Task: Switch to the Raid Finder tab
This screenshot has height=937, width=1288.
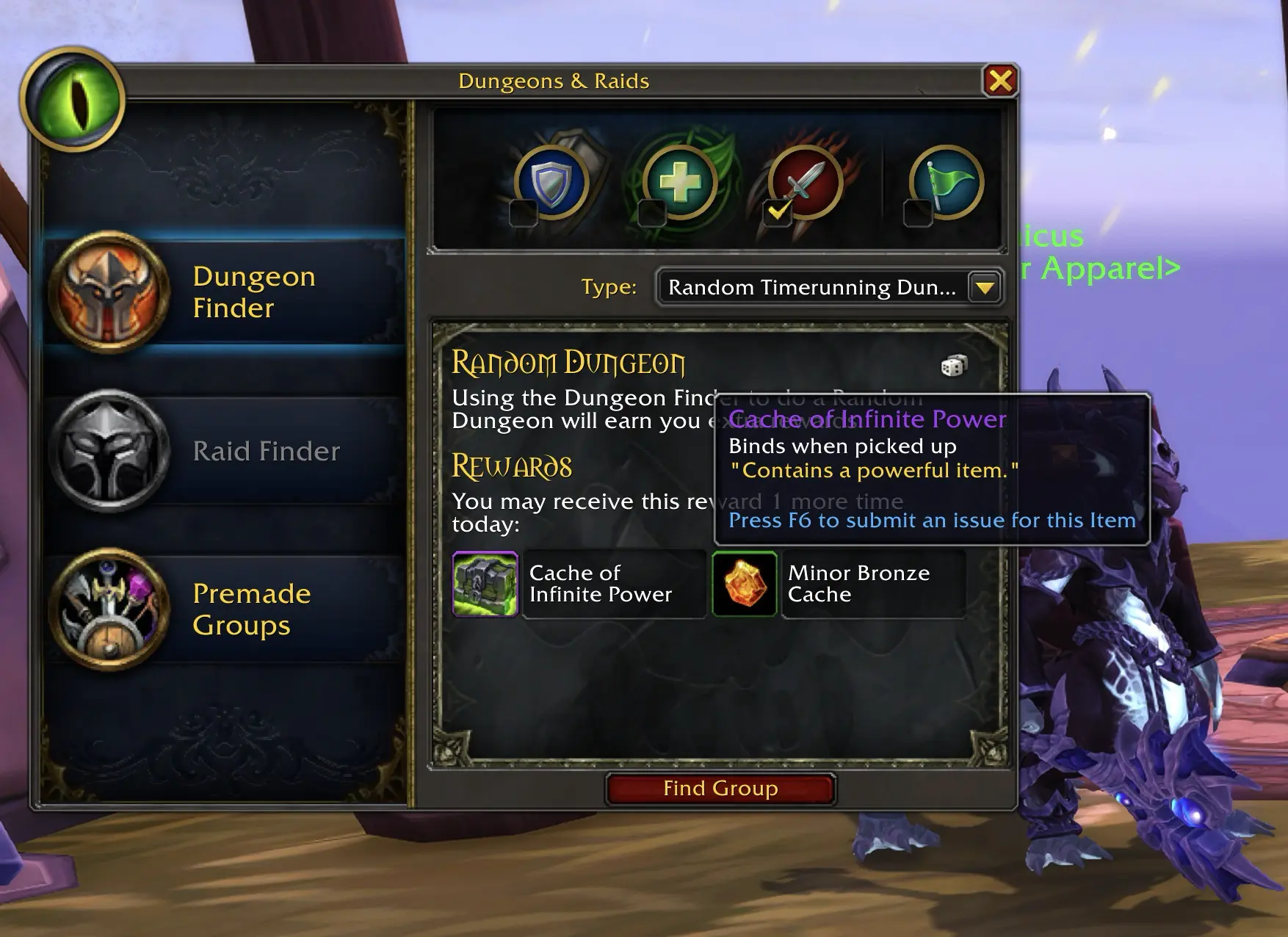Action: [224, 451]
